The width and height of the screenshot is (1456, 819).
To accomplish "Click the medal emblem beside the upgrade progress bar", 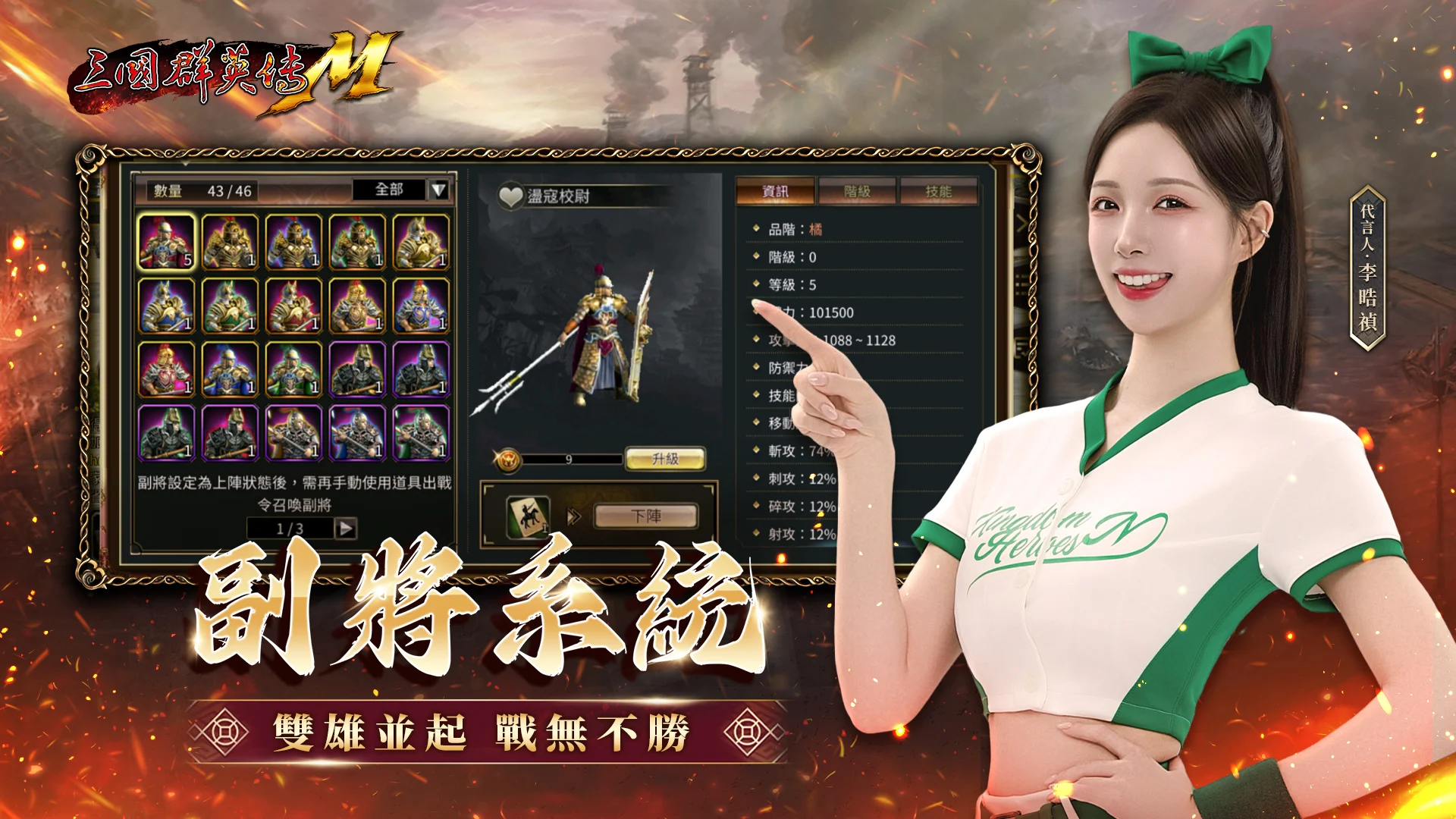I will click(x=508, y=458).
